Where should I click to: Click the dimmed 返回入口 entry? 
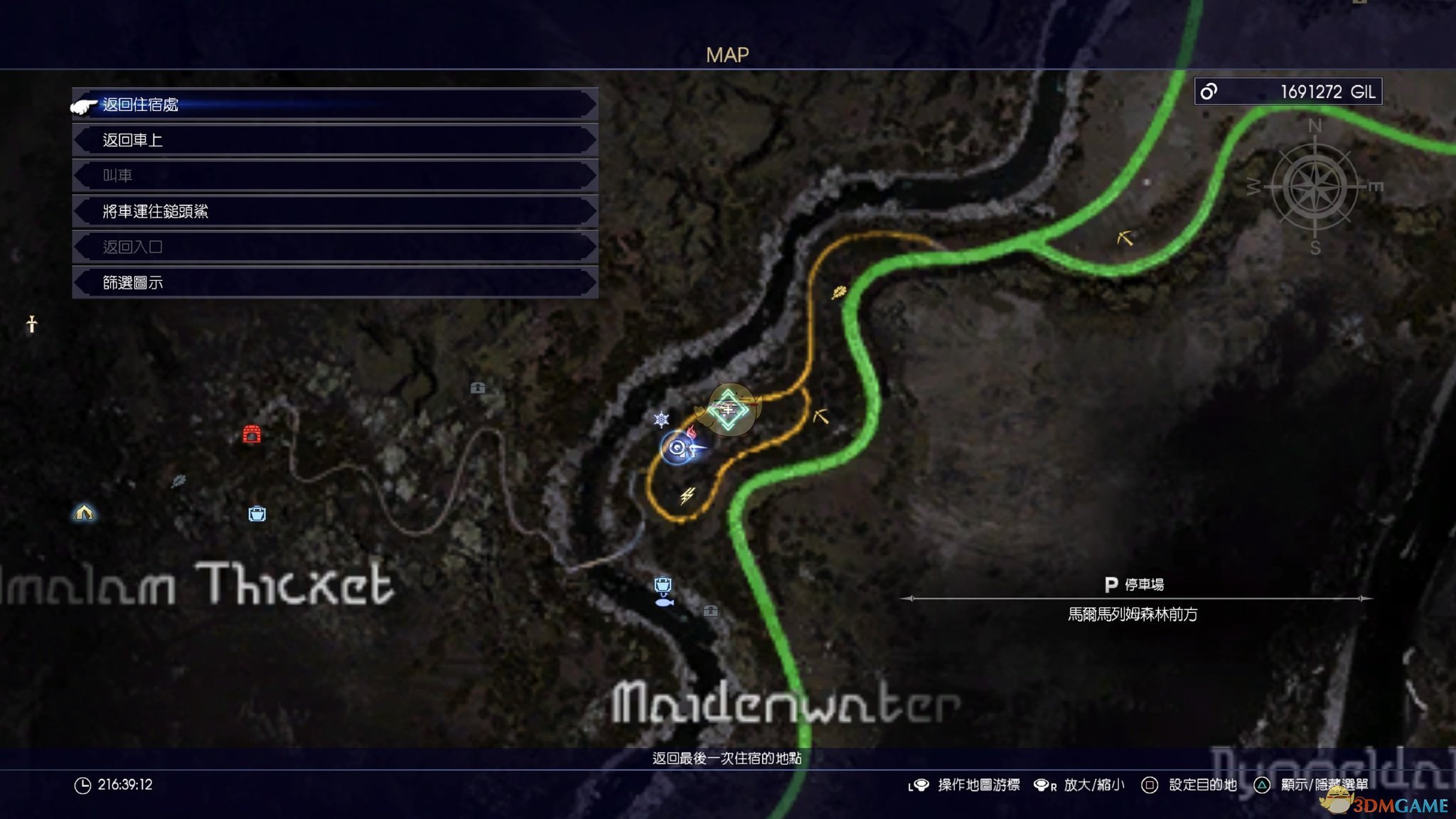pos(334,247)
